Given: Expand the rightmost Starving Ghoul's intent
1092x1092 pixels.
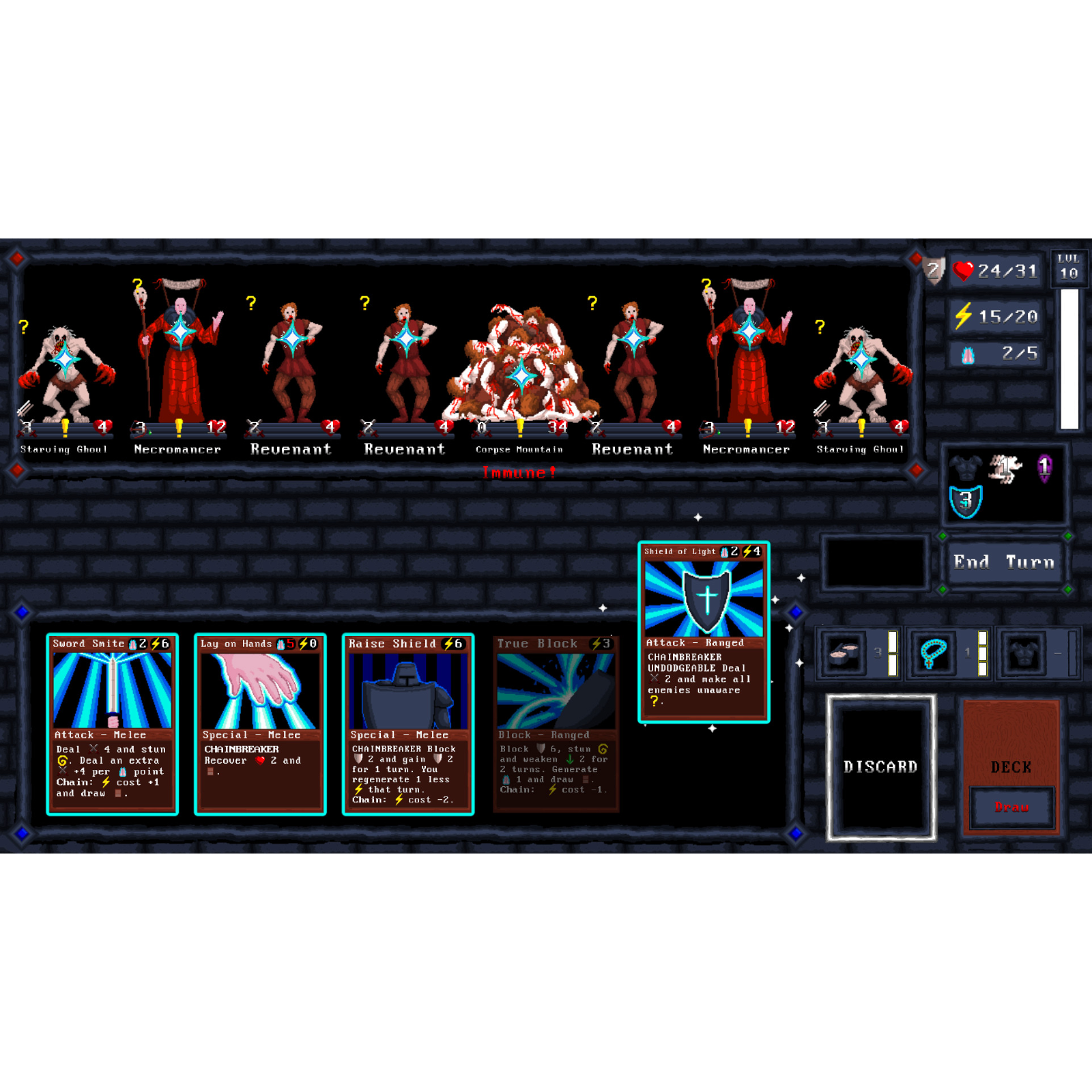Looking at the screenshot, I should (819, 326).
